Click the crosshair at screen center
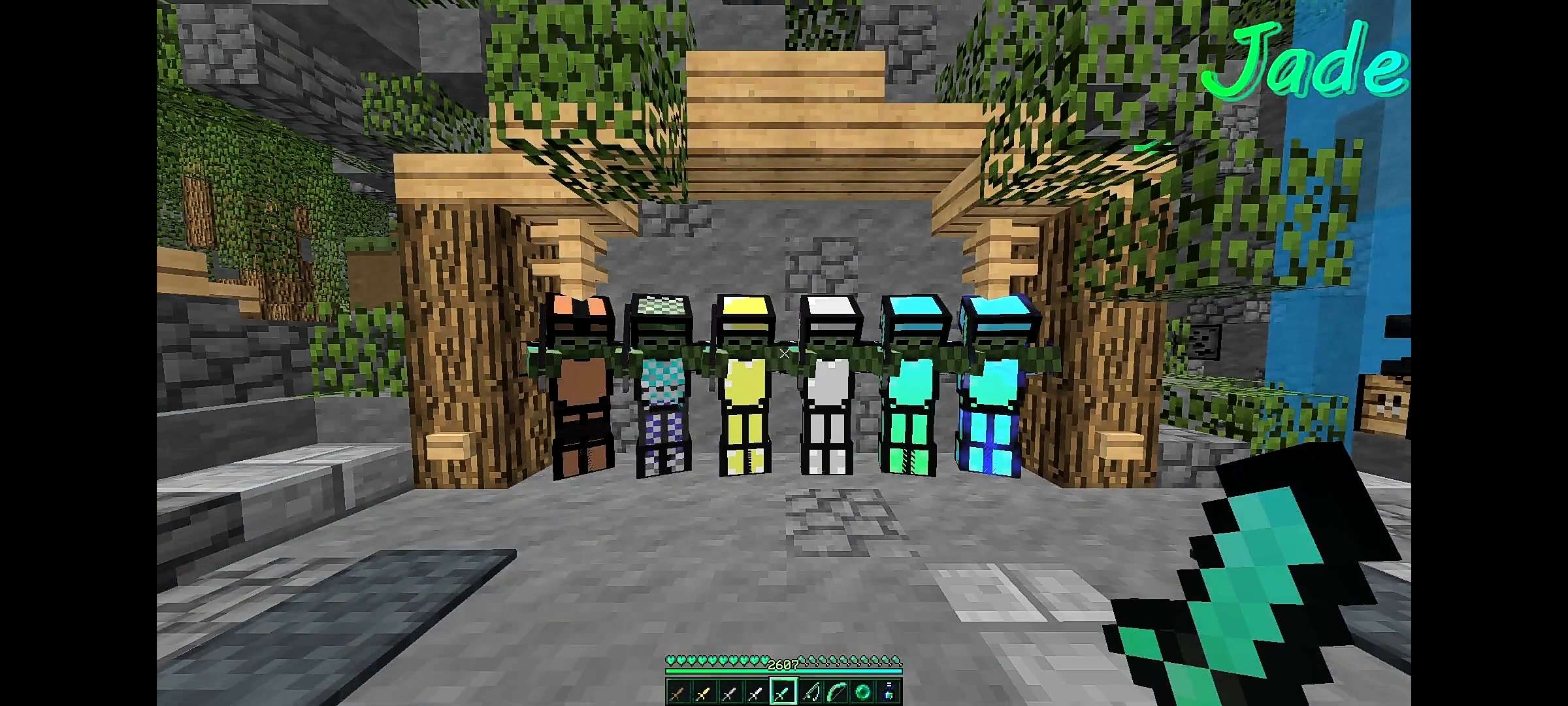1568x706 pixels. coord(784,353)
